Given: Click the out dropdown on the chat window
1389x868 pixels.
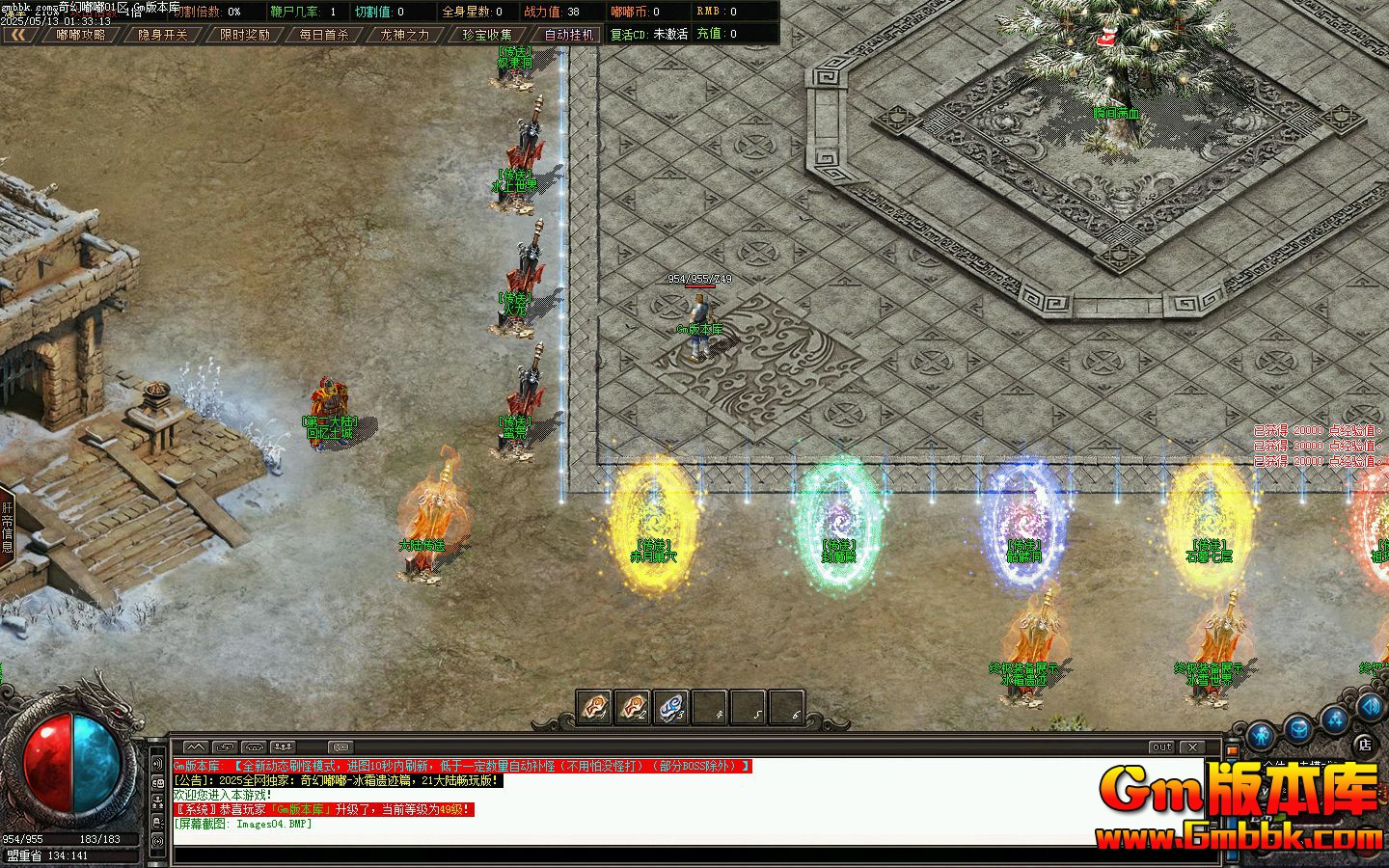Looking at the screenshot, I should point(1161,746).
